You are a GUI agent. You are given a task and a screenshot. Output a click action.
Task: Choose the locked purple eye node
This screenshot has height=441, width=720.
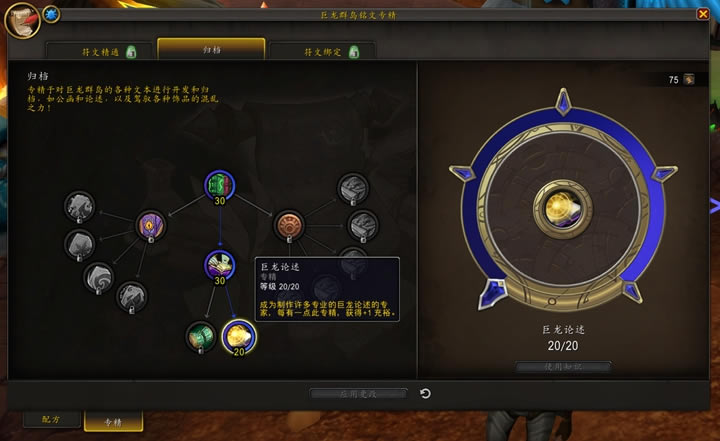pos(151,224)
